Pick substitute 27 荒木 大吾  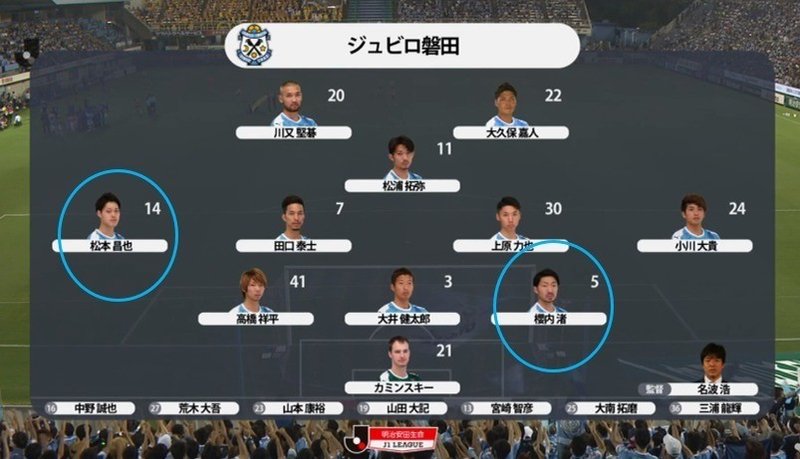200,408
